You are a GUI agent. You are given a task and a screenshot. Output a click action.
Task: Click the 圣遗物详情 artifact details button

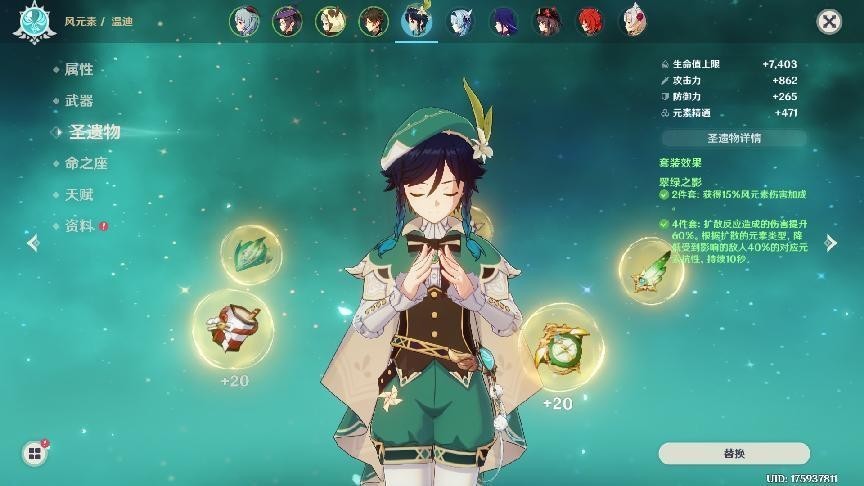click(x=733, y=138)
